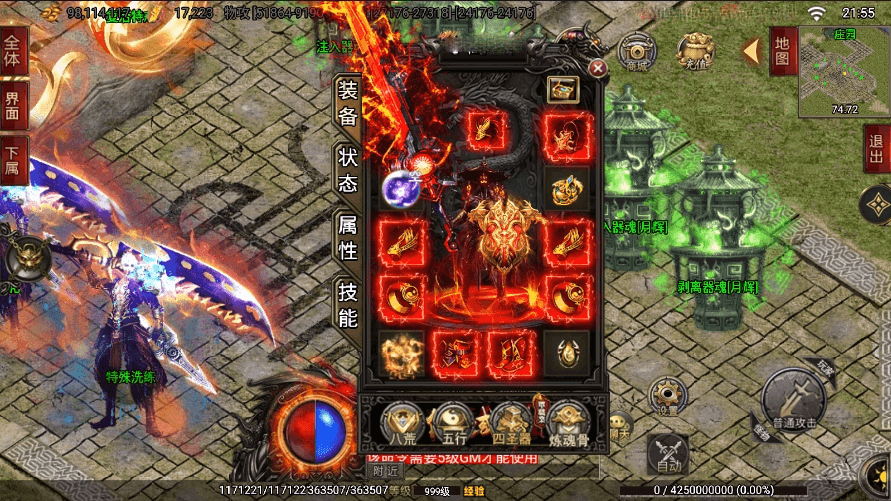Screen dimensions: 891x501
Task: Open the 五行 five elements button
Action: (456, 425)
